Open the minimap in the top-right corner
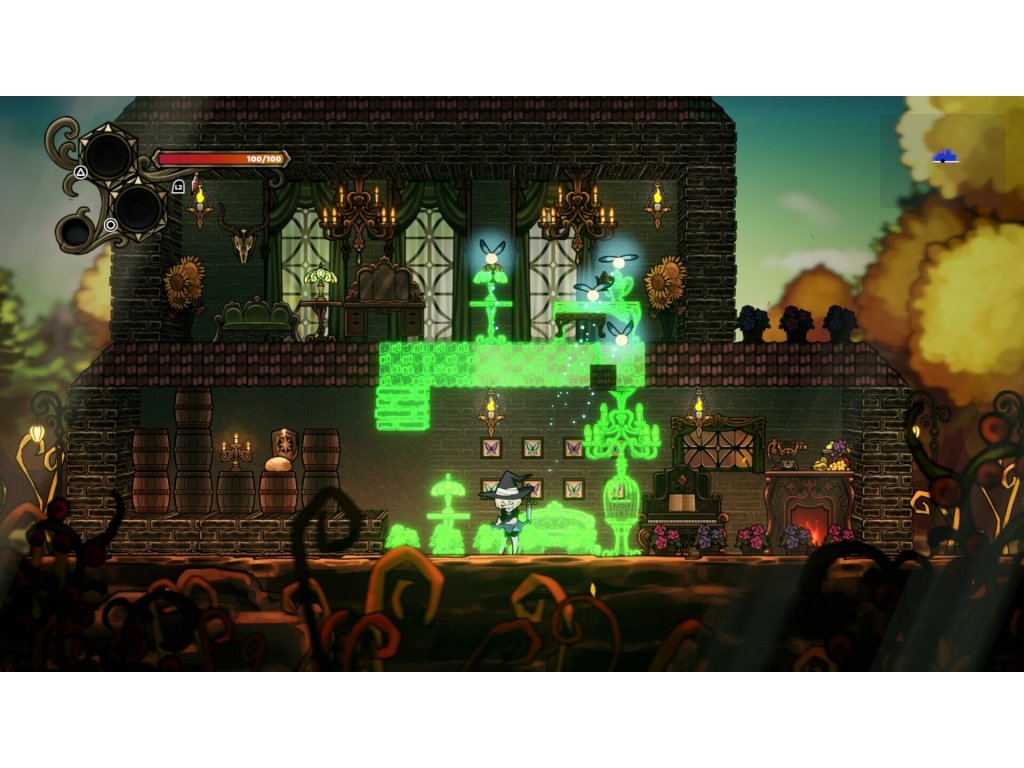This screenshot has width=1024, height=768. (942, 158)
